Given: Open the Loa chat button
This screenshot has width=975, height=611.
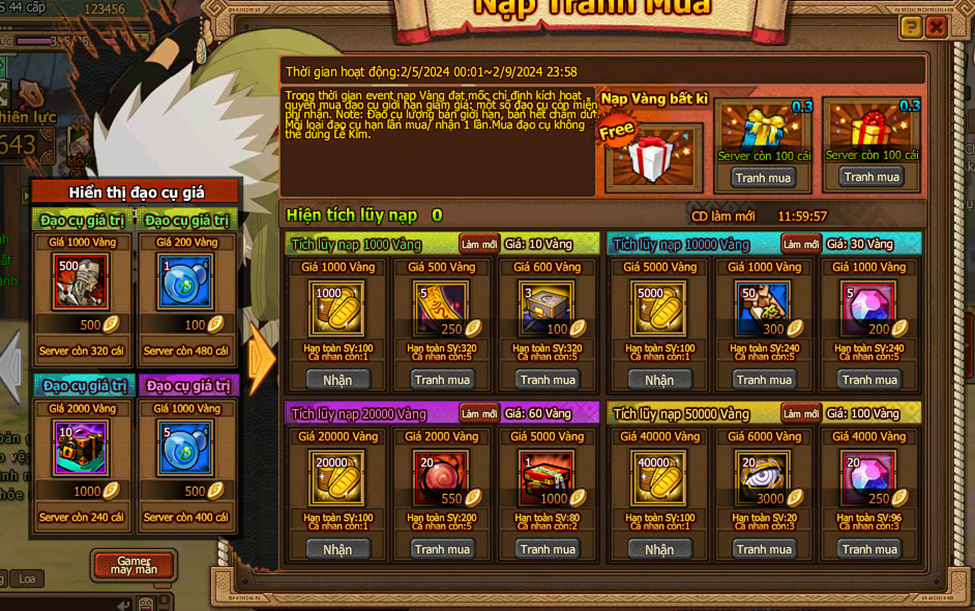Looking at the screenshot, I should (x=27, y=579).
